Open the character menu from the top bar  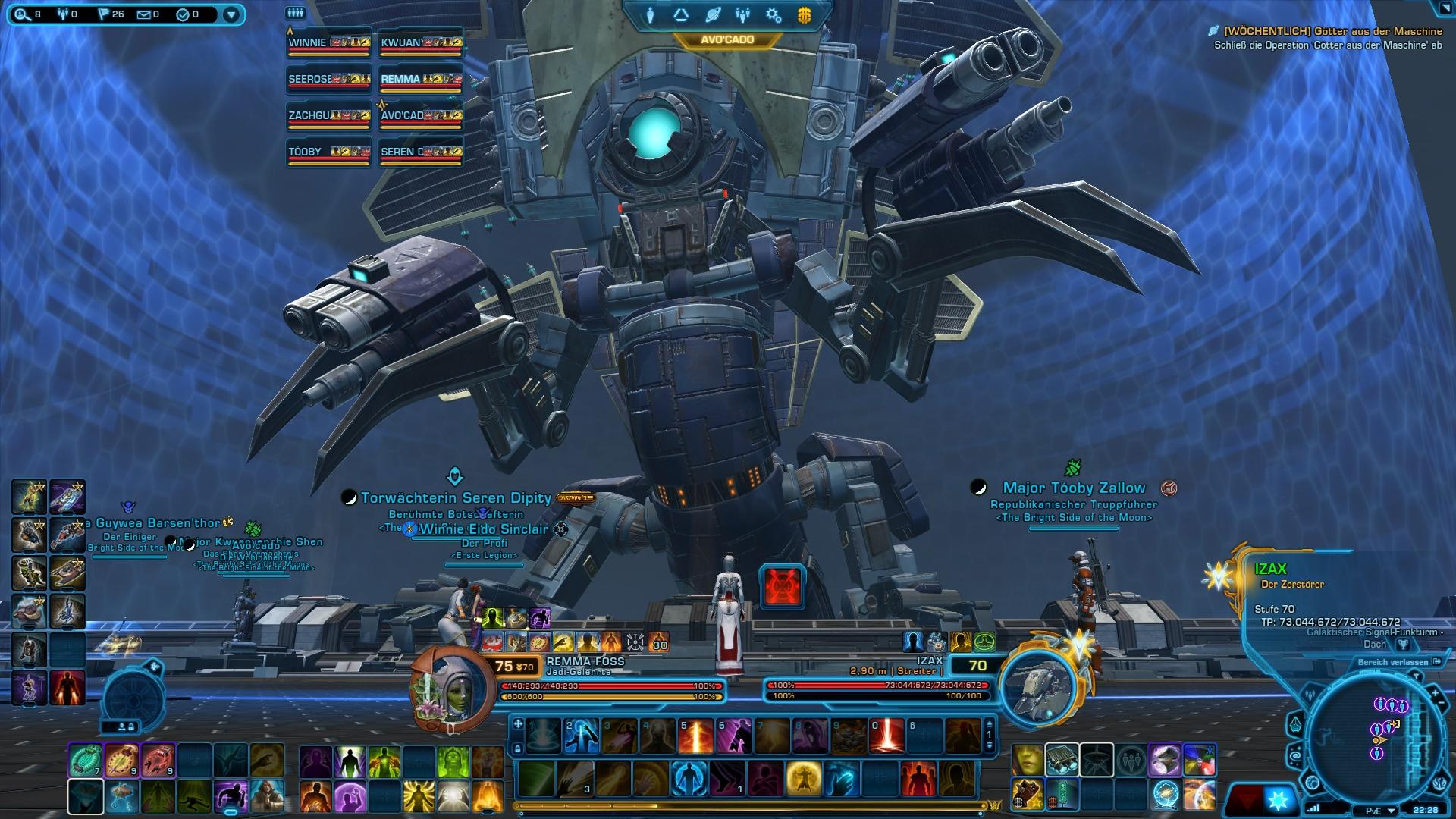point(651,15)
